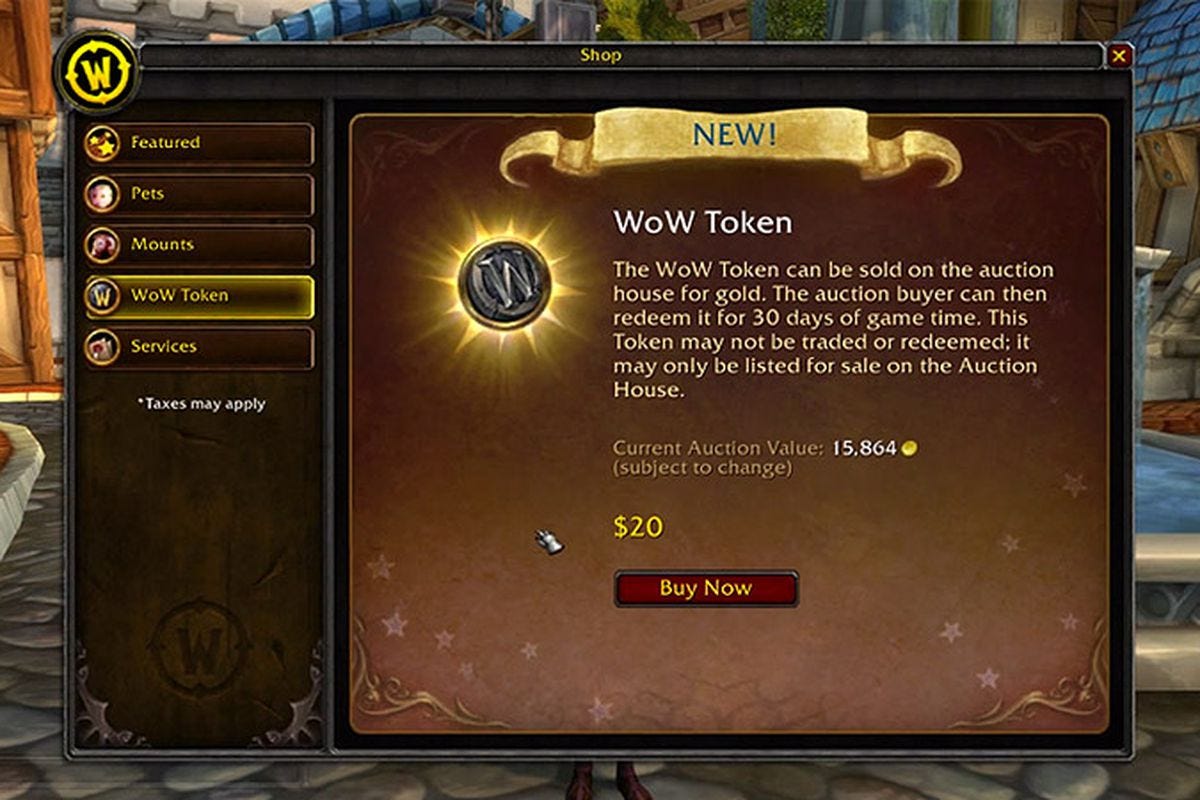Close the Shop window
The height and width of the screenshot is (800, 1200).
[1119, 57]
